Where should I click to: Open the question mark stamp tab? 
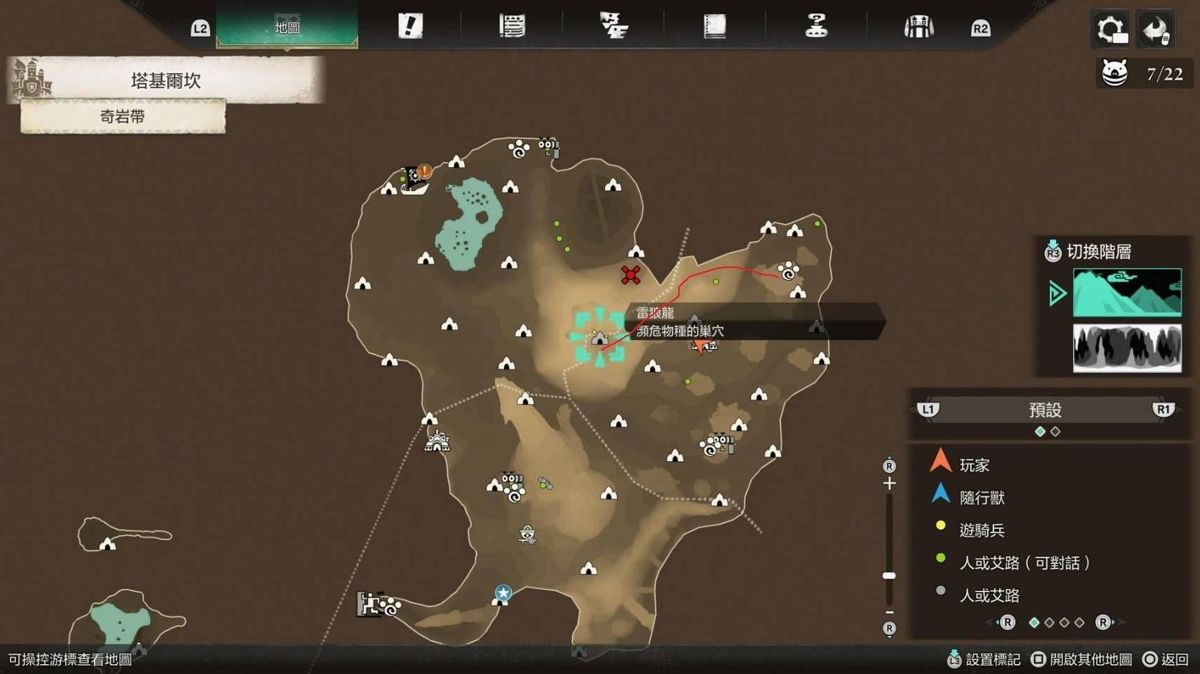point(816,27)
